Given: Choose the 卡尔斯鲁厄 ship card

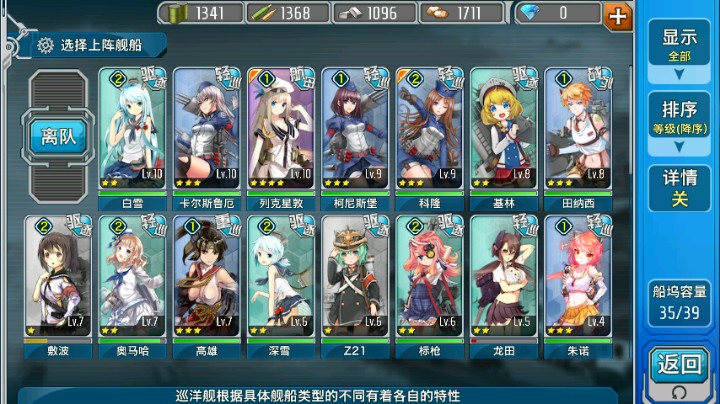Looking at the screenshot, I should click(x=207, y=132).
